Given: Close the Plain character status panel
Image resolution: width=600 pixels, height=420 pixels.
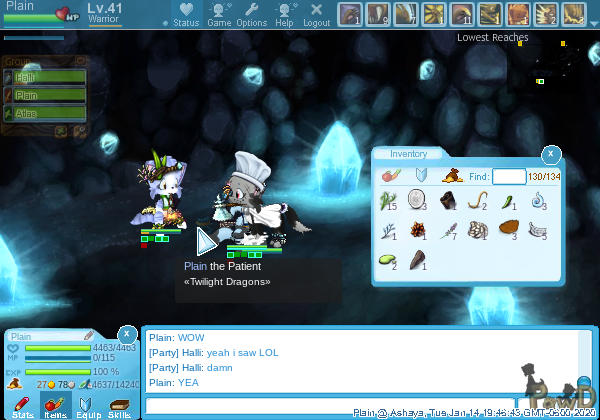Looking at the screenshot, I should click(x=127, y=333).
